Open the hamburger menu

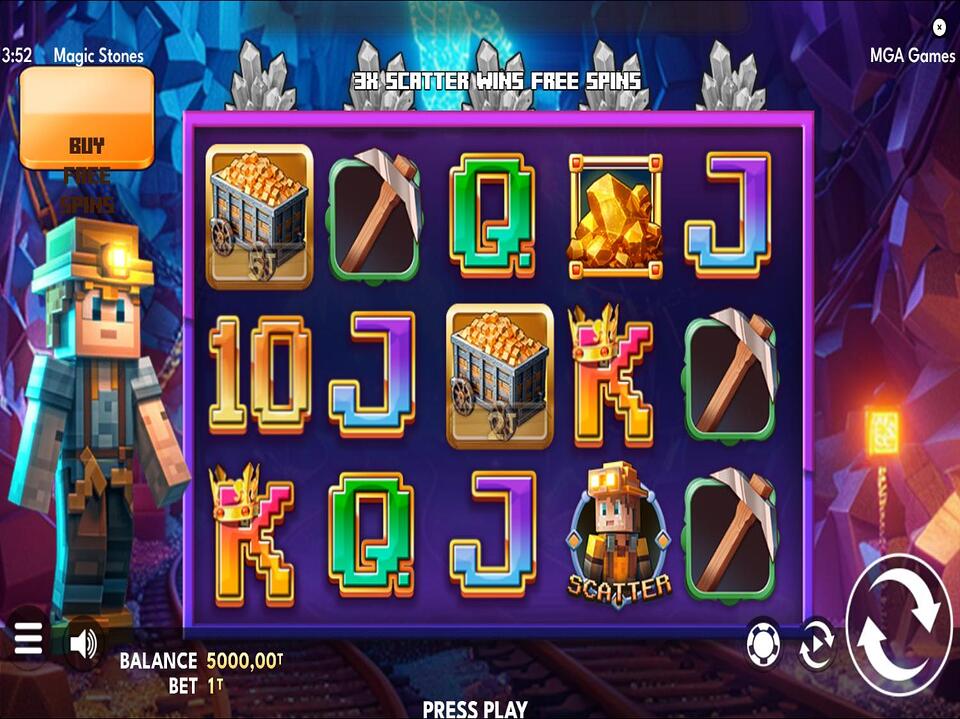pos(28,638)
